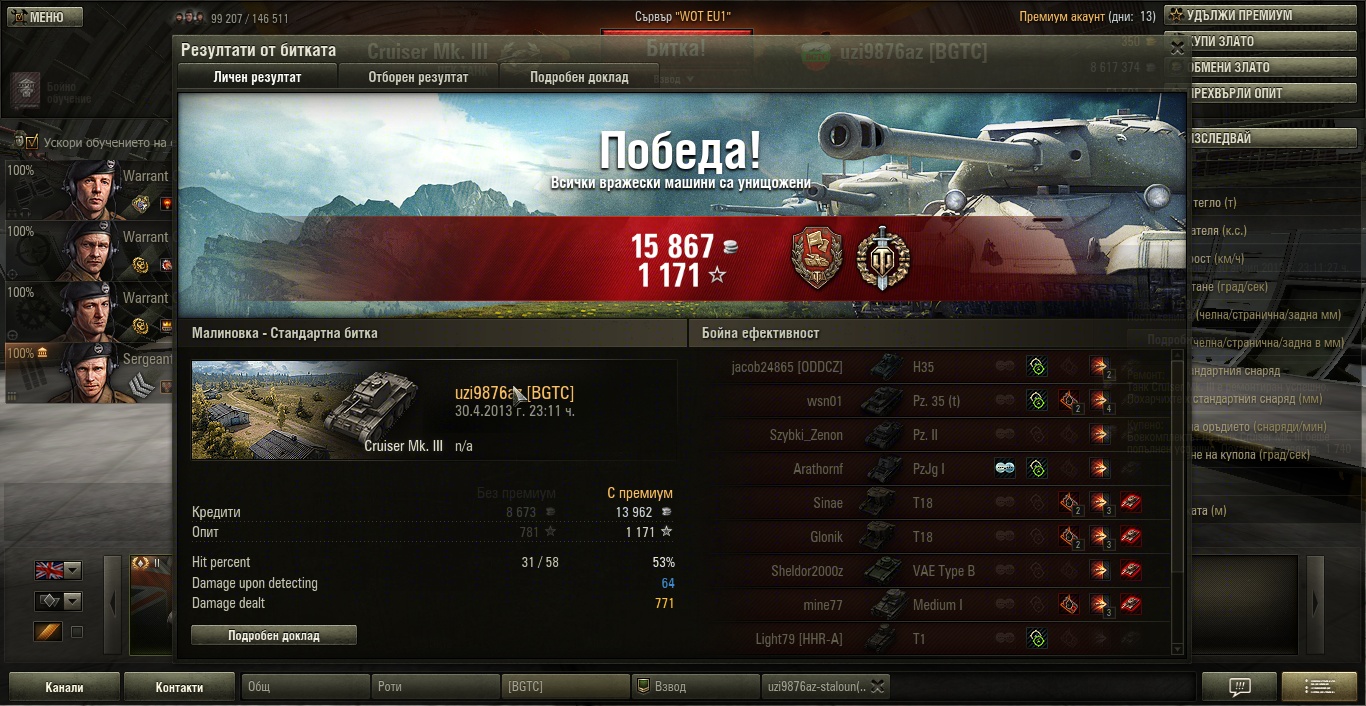The height and width of the screenshot is (706, 1366).
Task: Click the Подробен доклад button below stats
Action: click(x=273, y=635)
